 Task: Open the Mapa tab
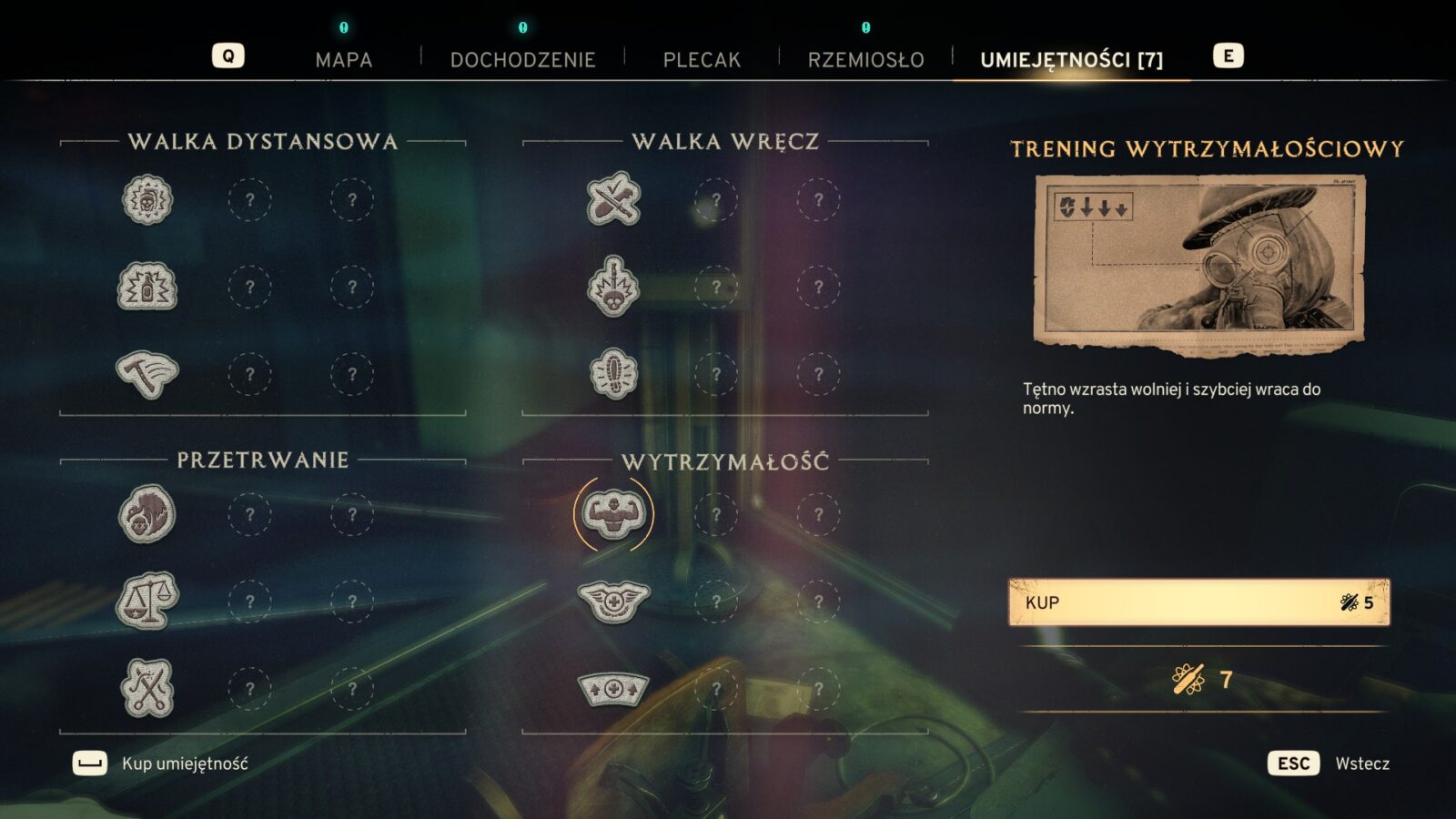[343, 60]
